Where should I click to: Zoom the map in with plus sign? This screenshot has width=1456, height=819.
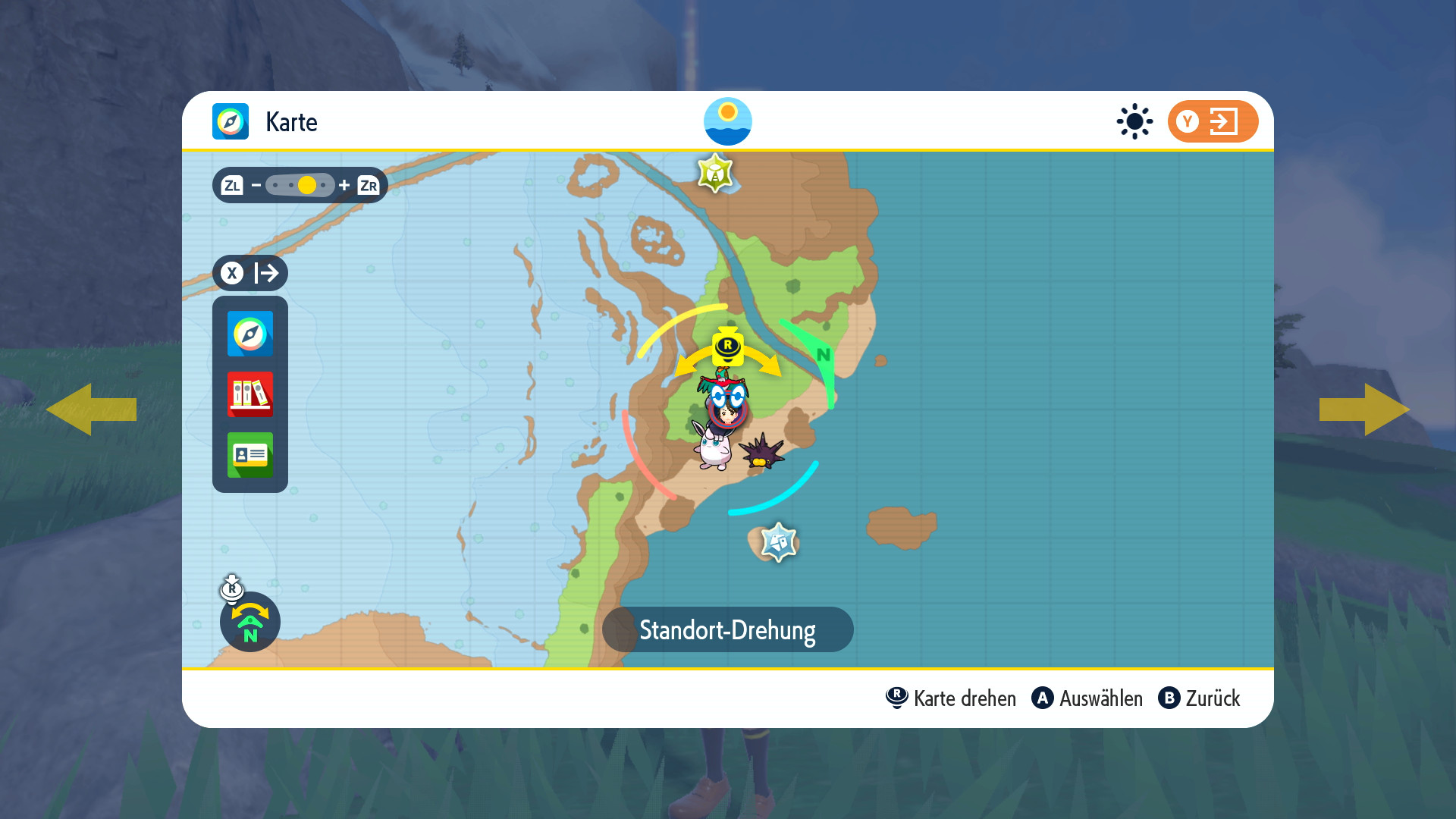pos(344,185)
